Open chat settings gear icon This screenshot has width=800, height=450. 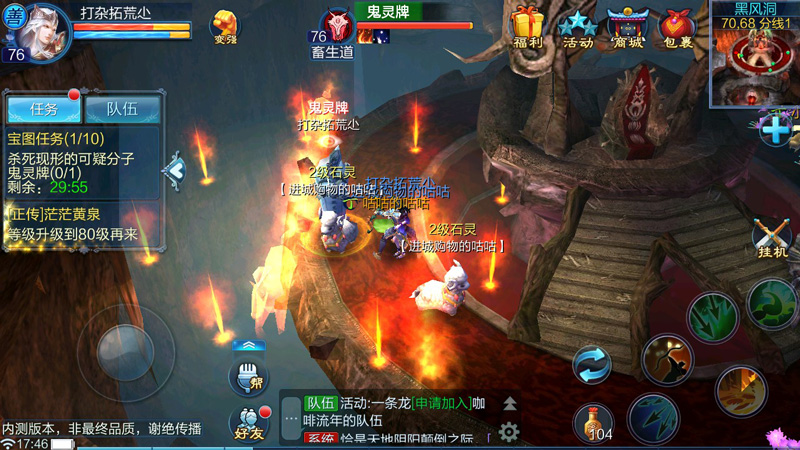coord(509,432)
